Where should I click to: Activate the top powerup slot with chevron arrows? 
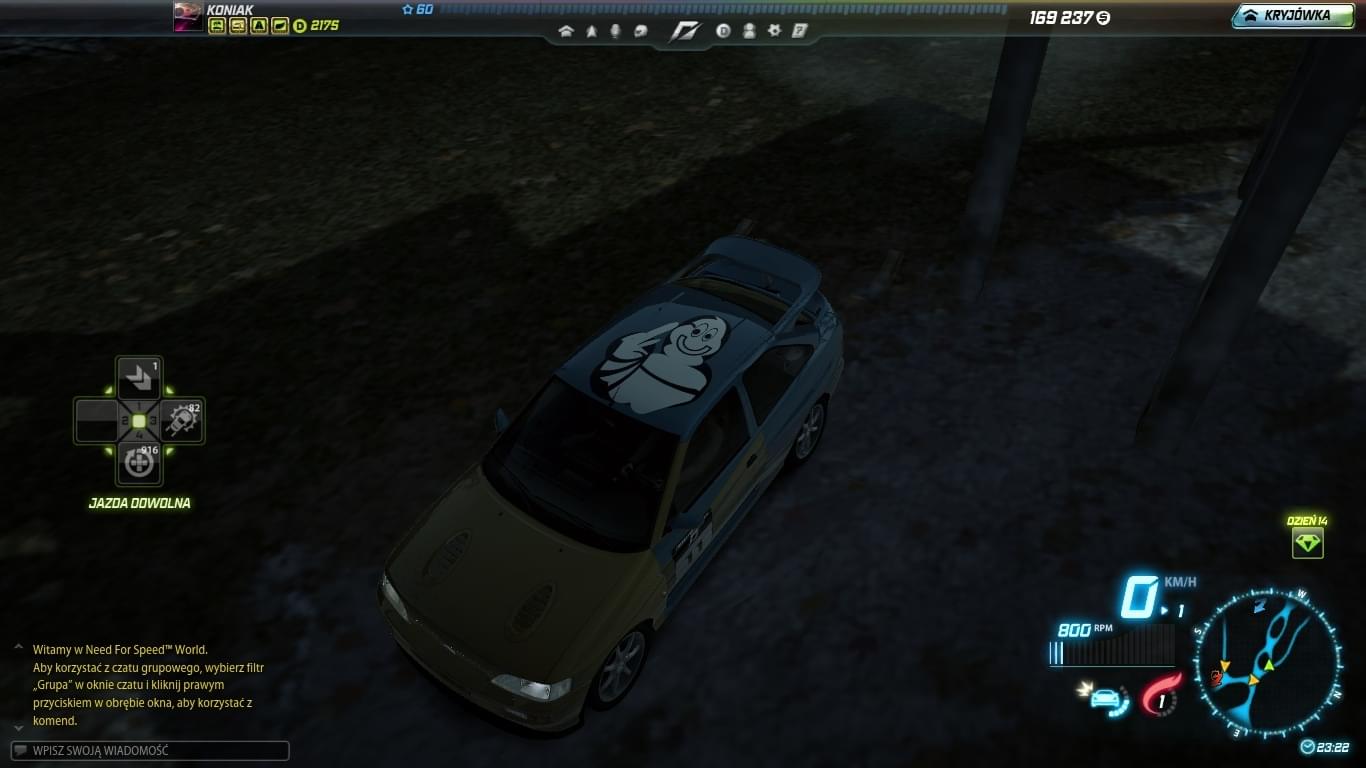[139, 380]
